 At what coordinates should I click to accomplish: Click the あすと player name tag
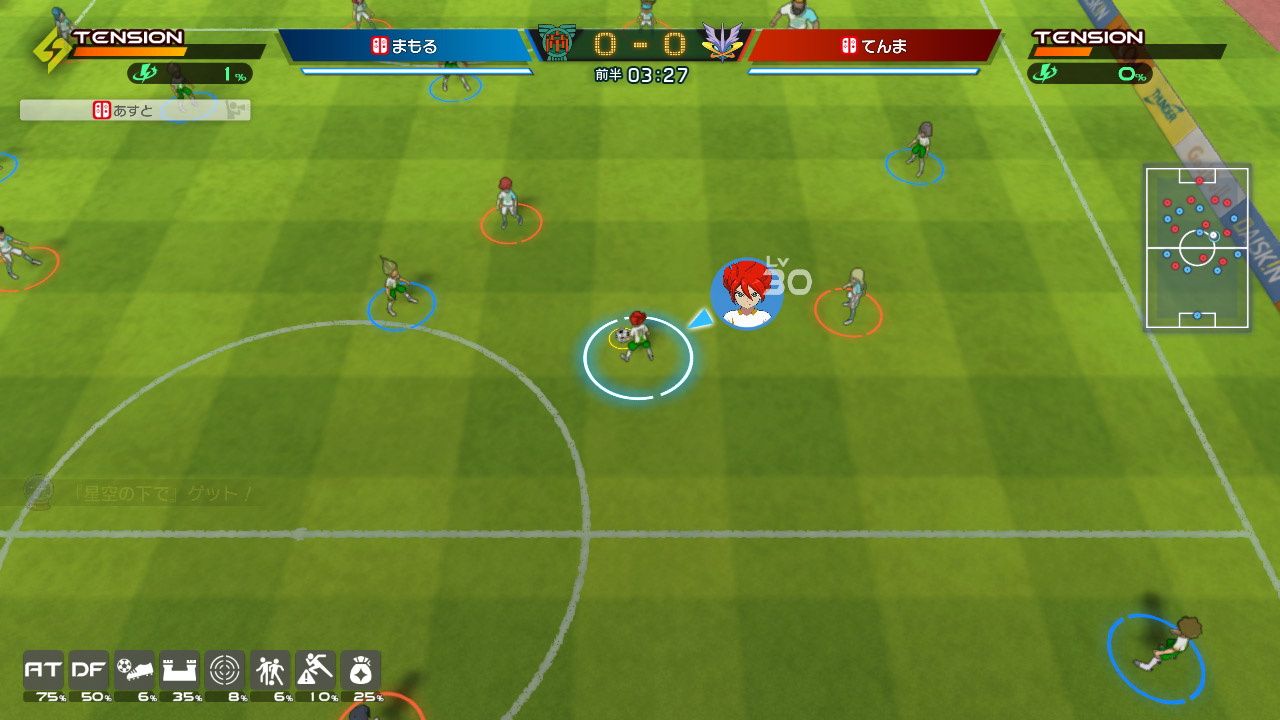click(134, 110)
